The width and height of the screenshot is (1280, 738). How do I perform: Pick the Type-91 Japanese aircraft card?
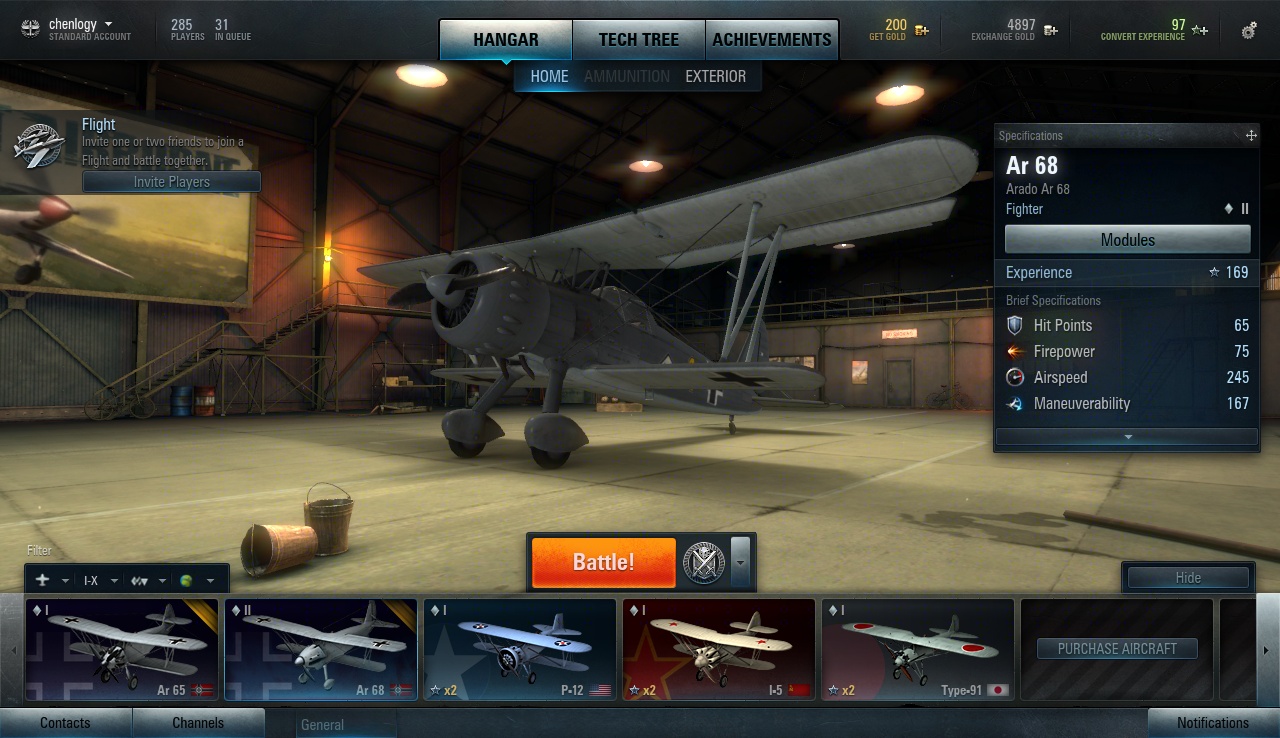pyautogui.click(x=917, y=649)
